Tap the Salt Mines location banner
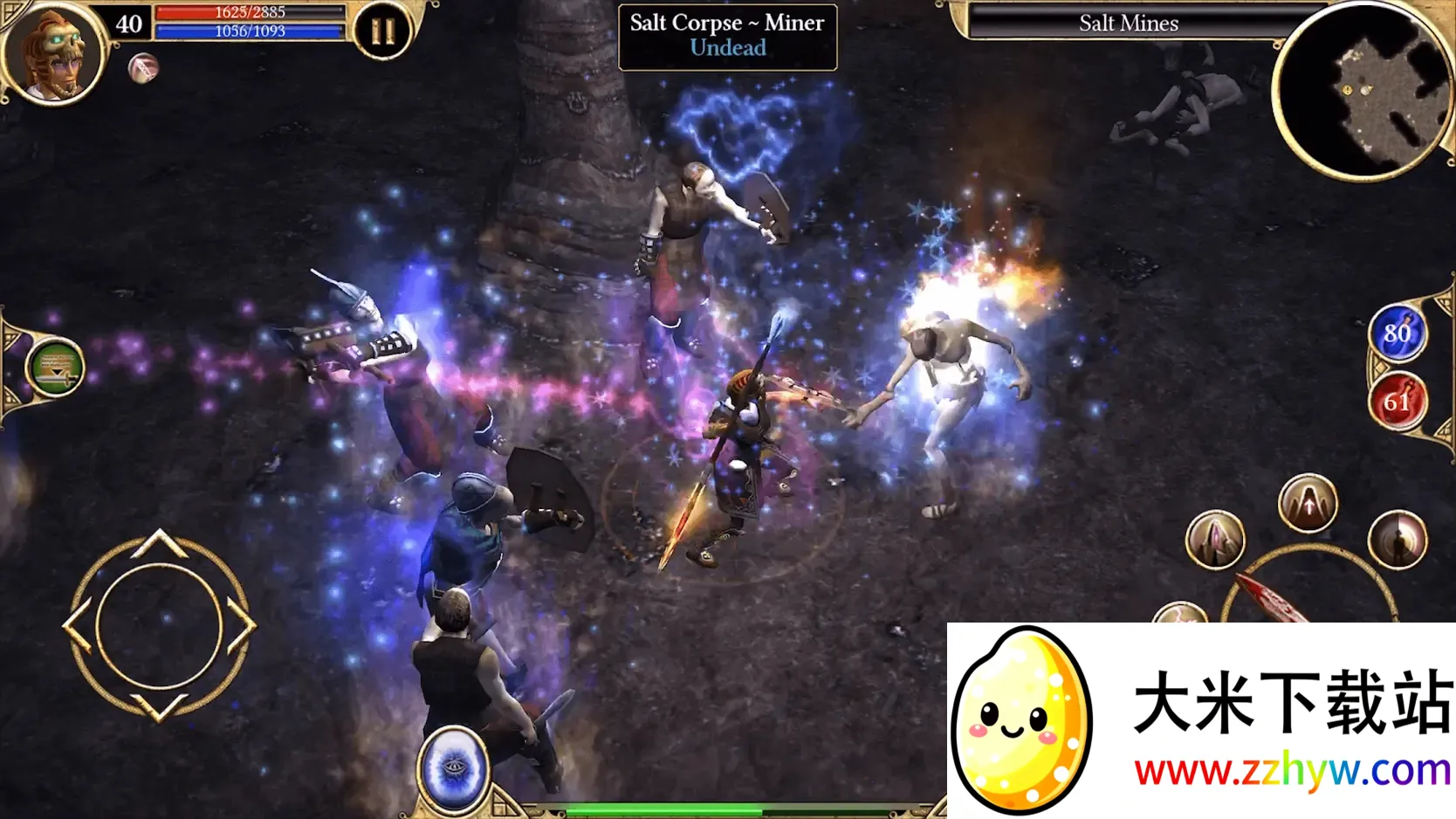 tap(1128, 24)
